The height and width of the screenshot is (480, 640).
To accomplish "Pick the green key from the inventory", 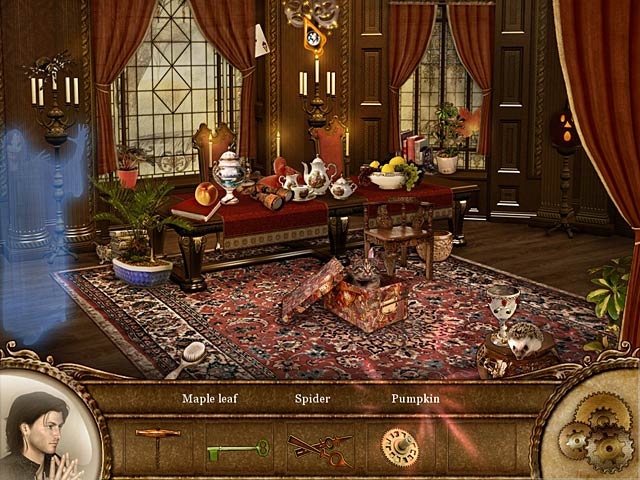I will click(x=237, y=449).
